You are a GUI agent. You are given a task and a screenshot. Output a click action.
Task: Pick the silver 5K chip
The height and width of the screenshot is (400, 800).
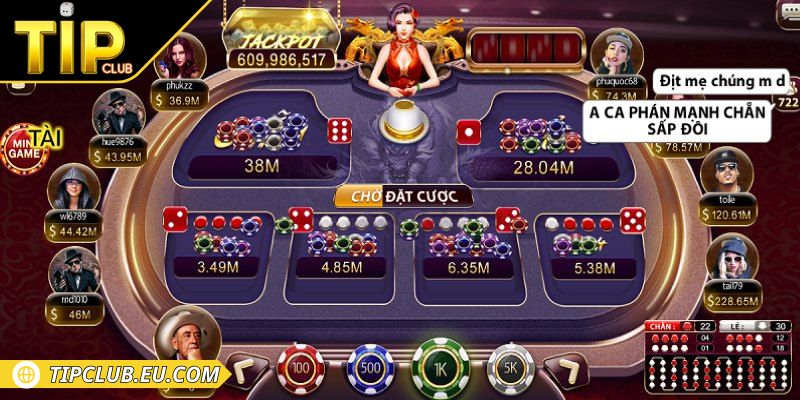pyautogui.click(x=508, y=368)
